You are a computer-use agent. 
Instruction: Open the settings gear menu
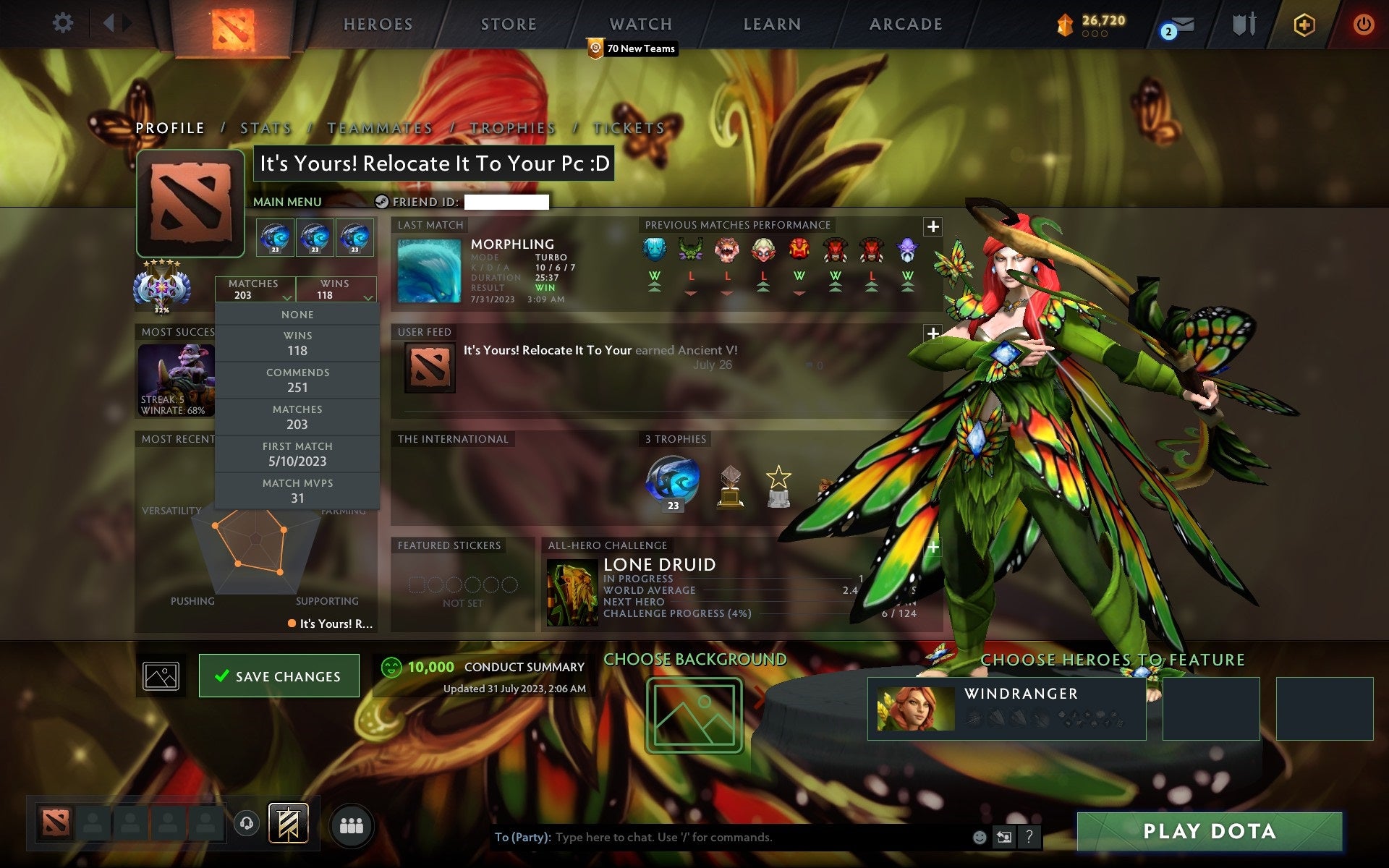tap(64, 23)
